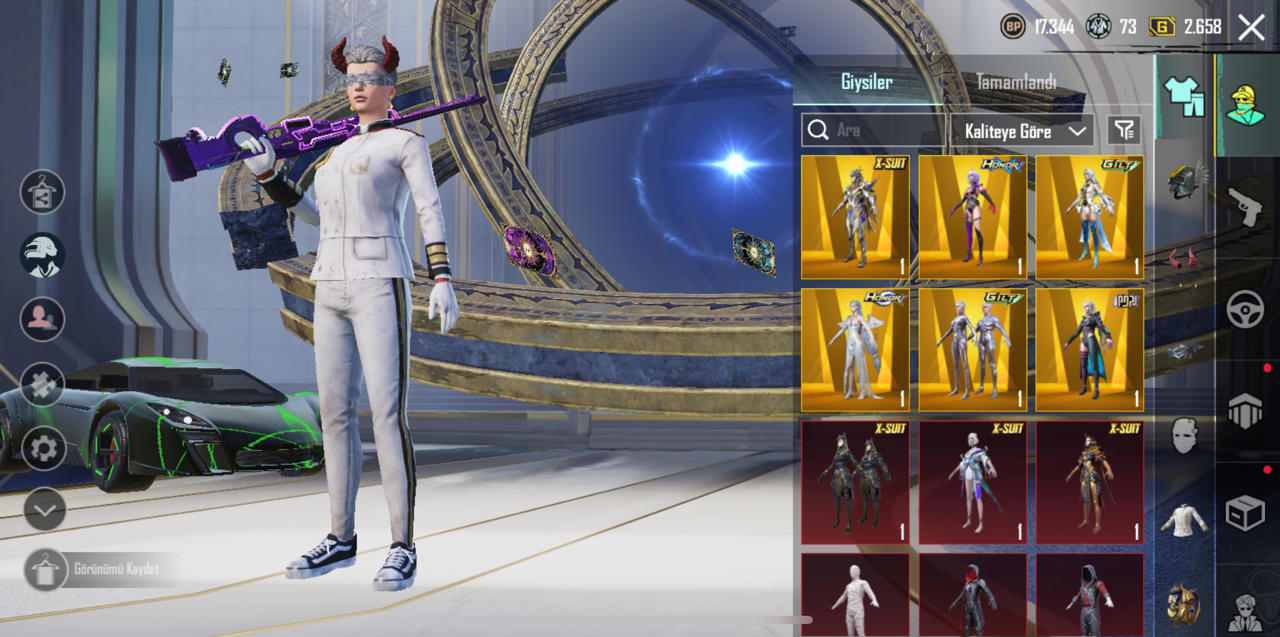Collapse the left icons with the down arrow
The height and width of the screenshot is (637, 1280).
(x=43, y=509)
